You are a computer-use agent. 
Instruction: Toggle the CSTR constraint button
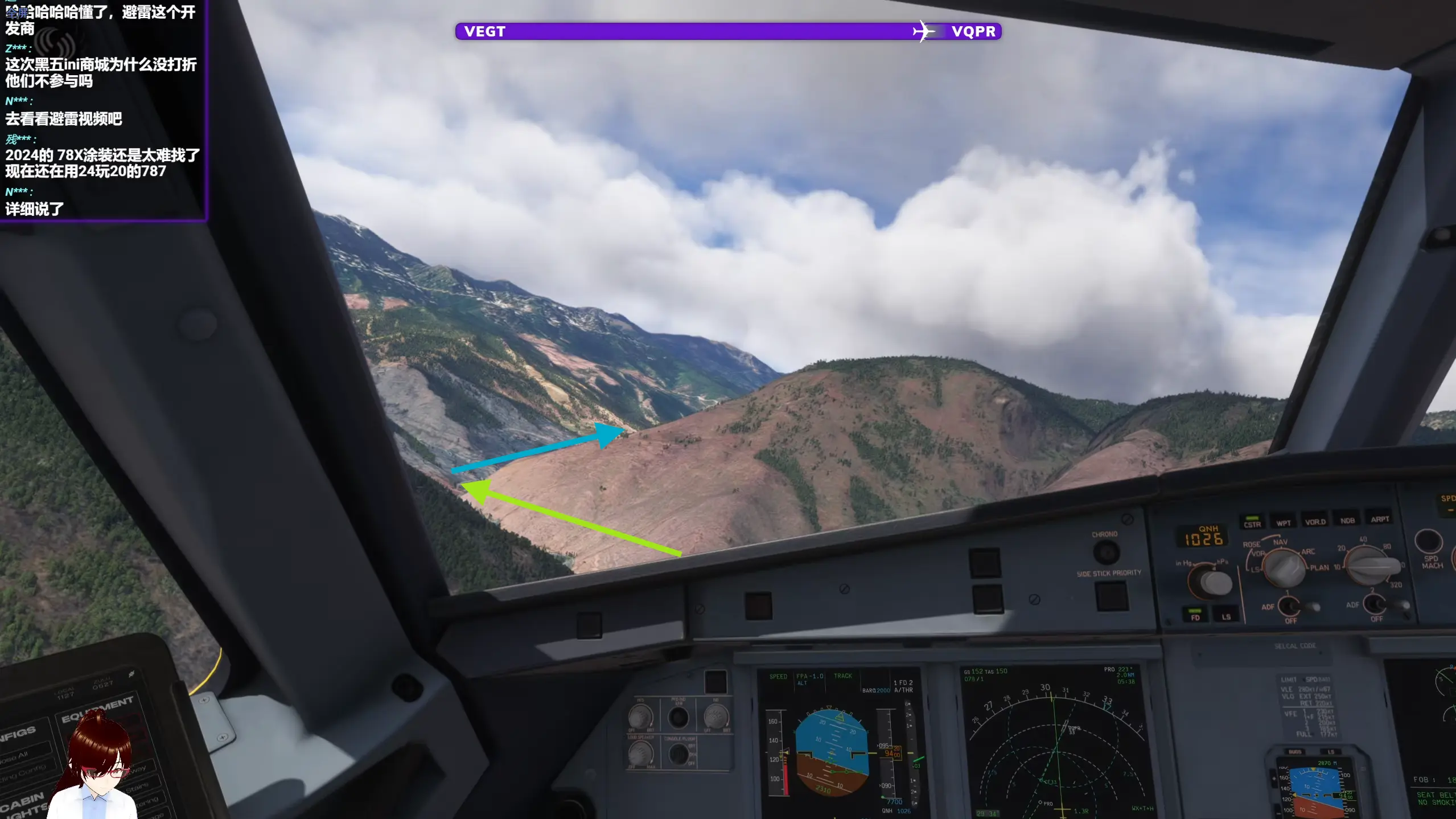1252,523
